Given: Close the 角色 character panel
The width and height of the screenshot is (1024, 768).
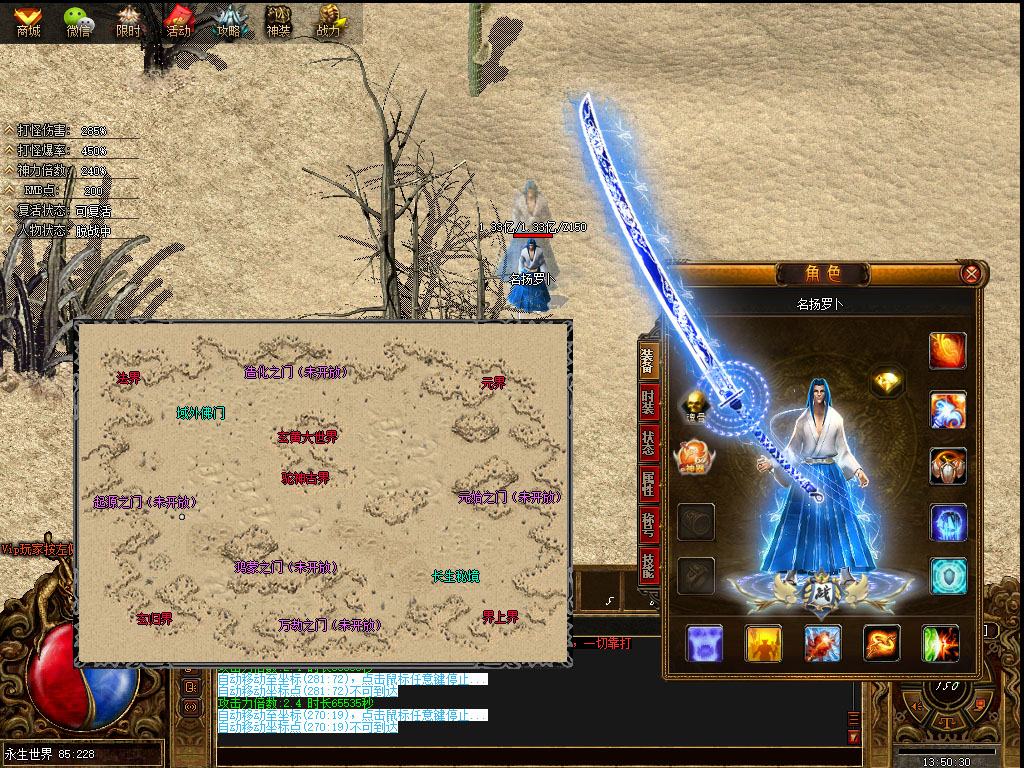Looking at the screenshot, I should coord(969,273).
